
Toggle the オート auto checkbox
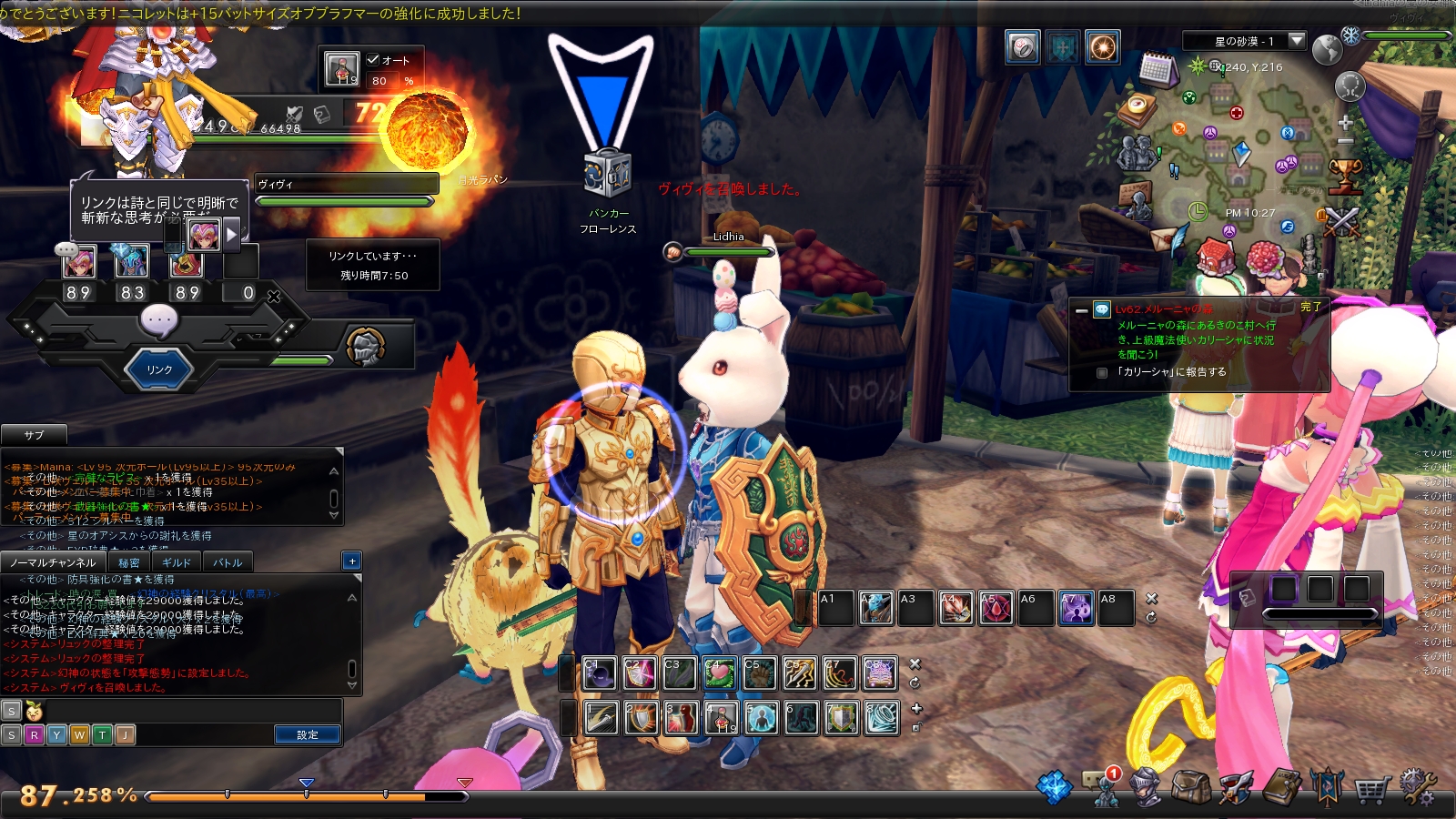tap(373, 60)
